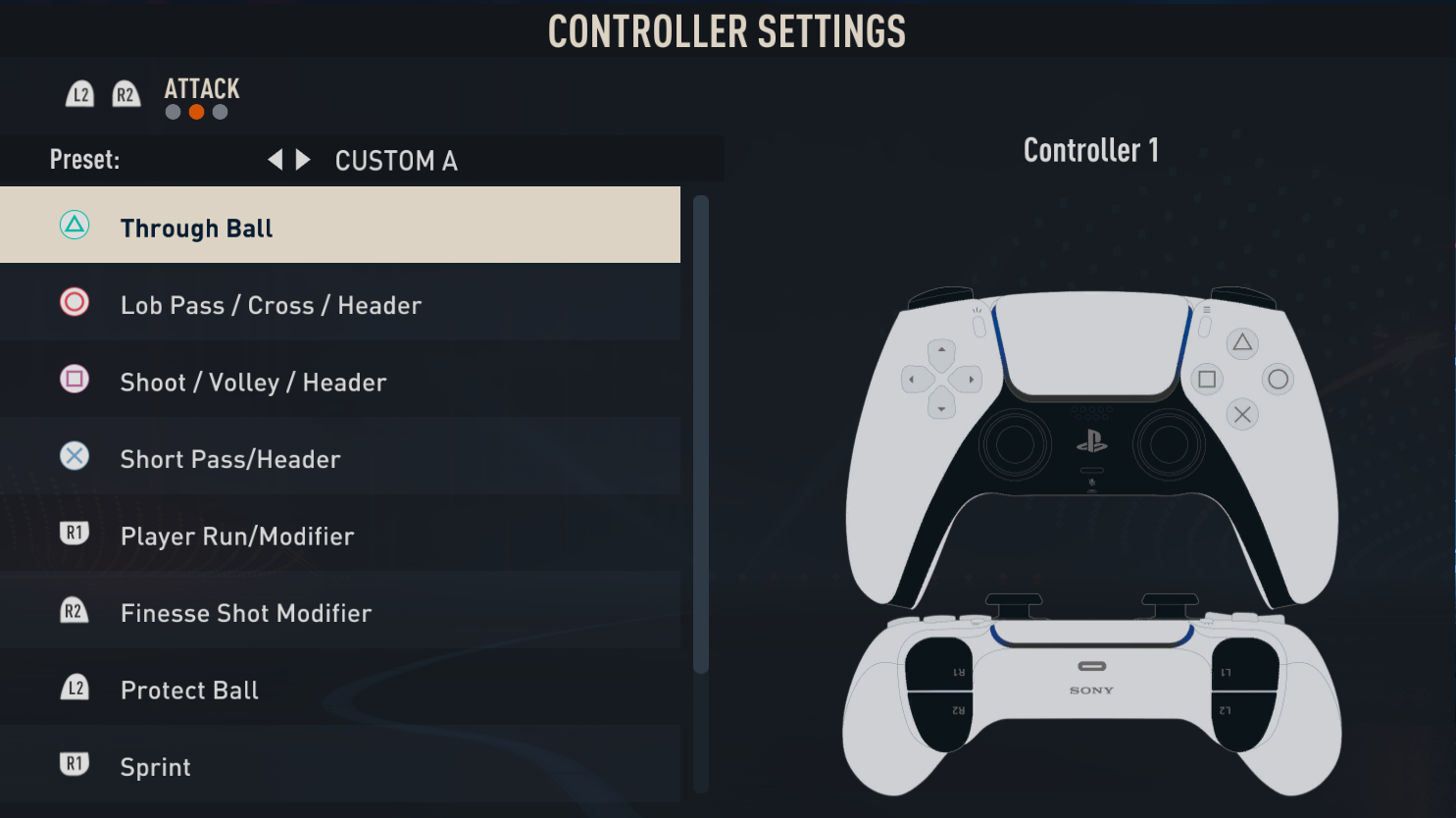Viewport: 1456px width, 818px height.
Task: Pick the Player Run/Modifier binding
Action: coord(339,536)
